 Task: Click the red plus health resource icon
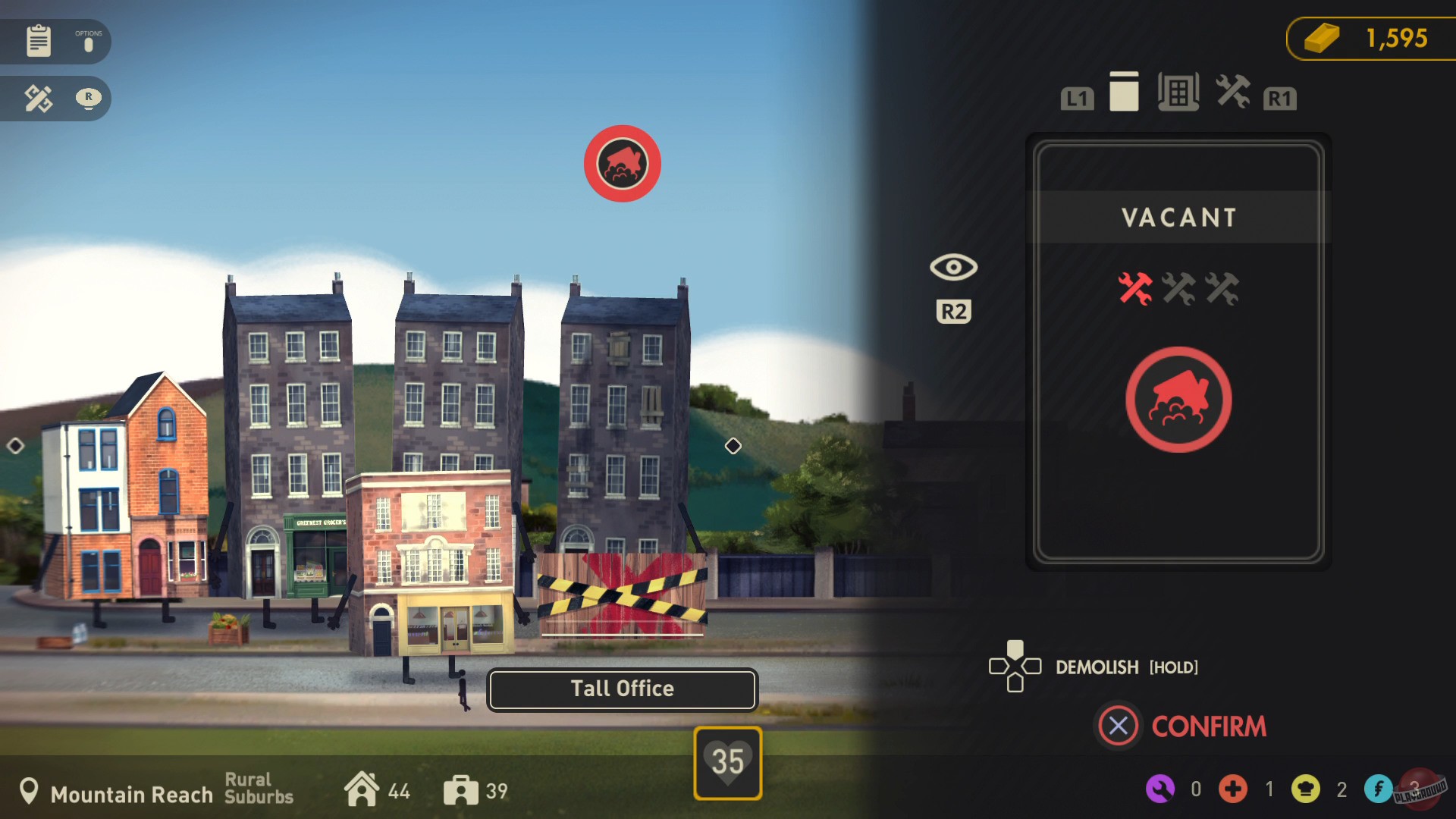pos(1233,789)
